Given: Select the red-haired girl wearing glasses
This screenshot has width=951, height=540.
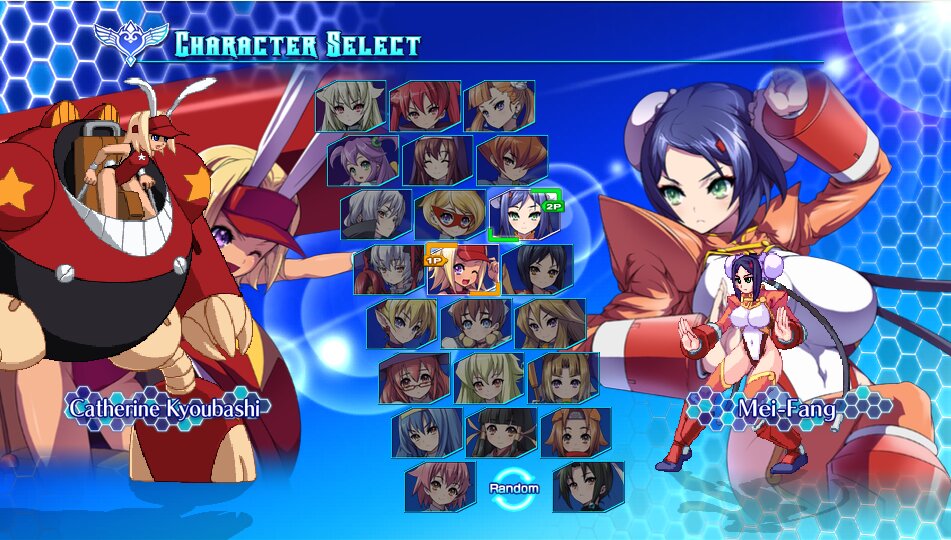Looking at the screenshot, I should pos(414,377).
